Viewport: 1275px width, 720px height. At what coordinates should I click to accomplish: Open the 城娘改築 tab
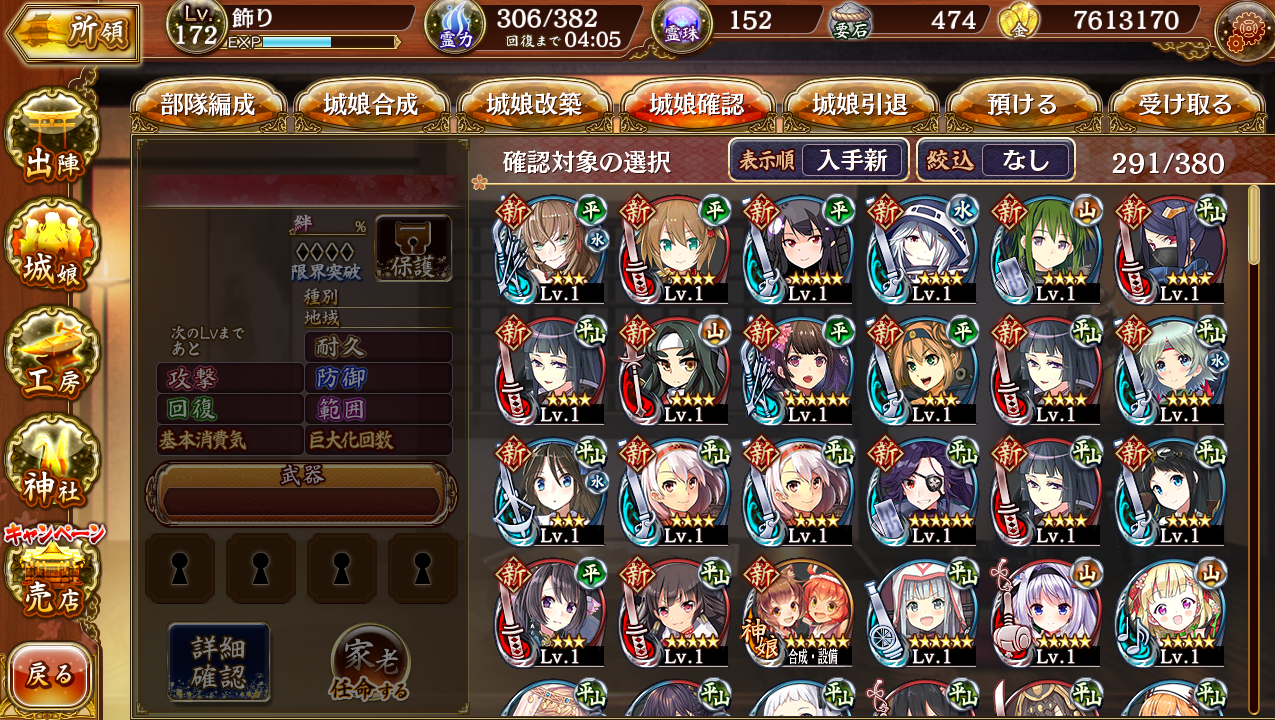tap(534, 105)
